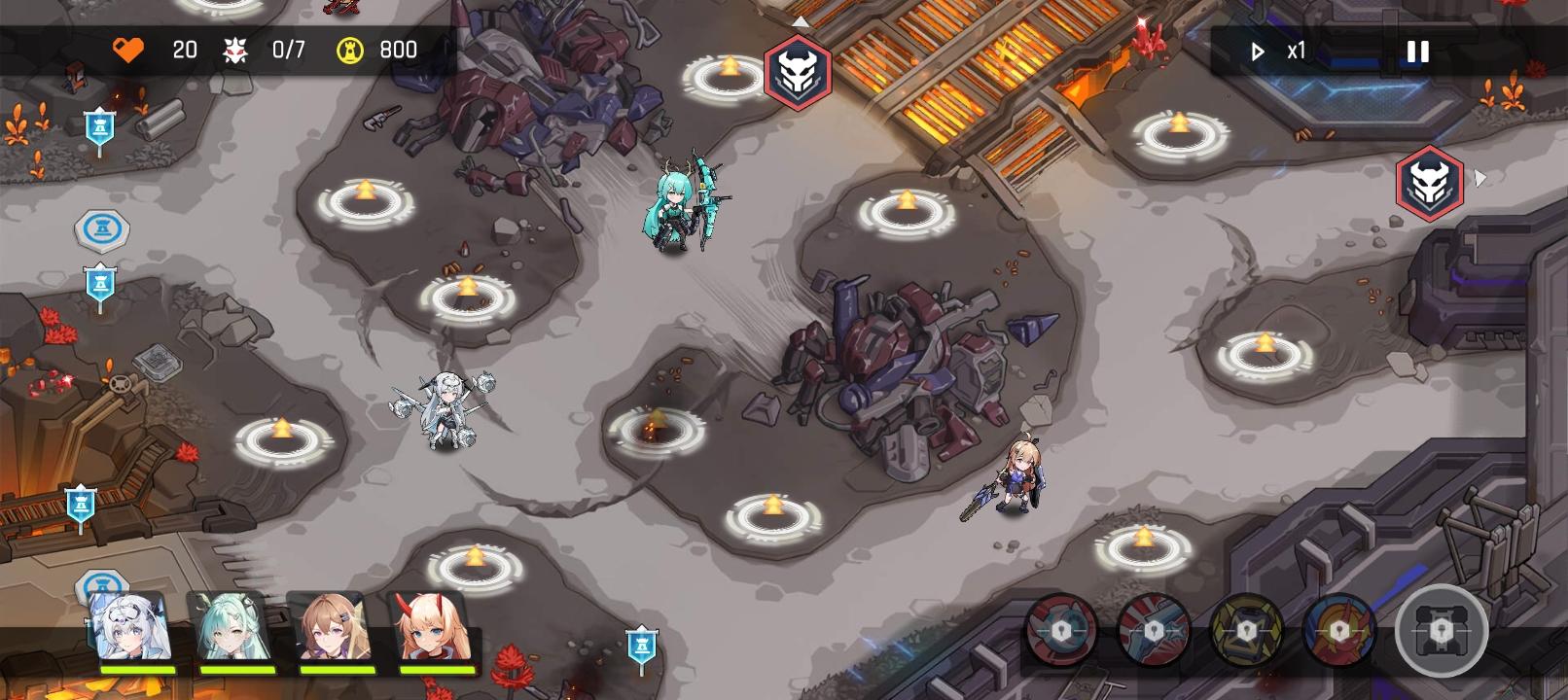Click the arrow beside the right-edge spawn marker

[1481, 177]
